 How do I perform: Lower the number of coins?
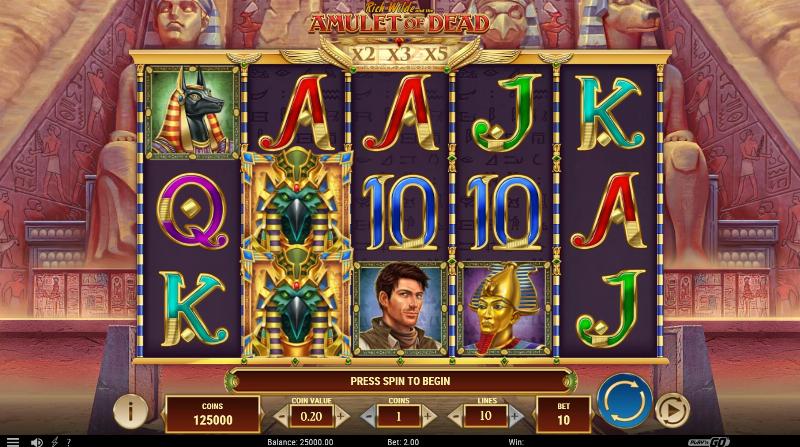click(x=368, y=414)
